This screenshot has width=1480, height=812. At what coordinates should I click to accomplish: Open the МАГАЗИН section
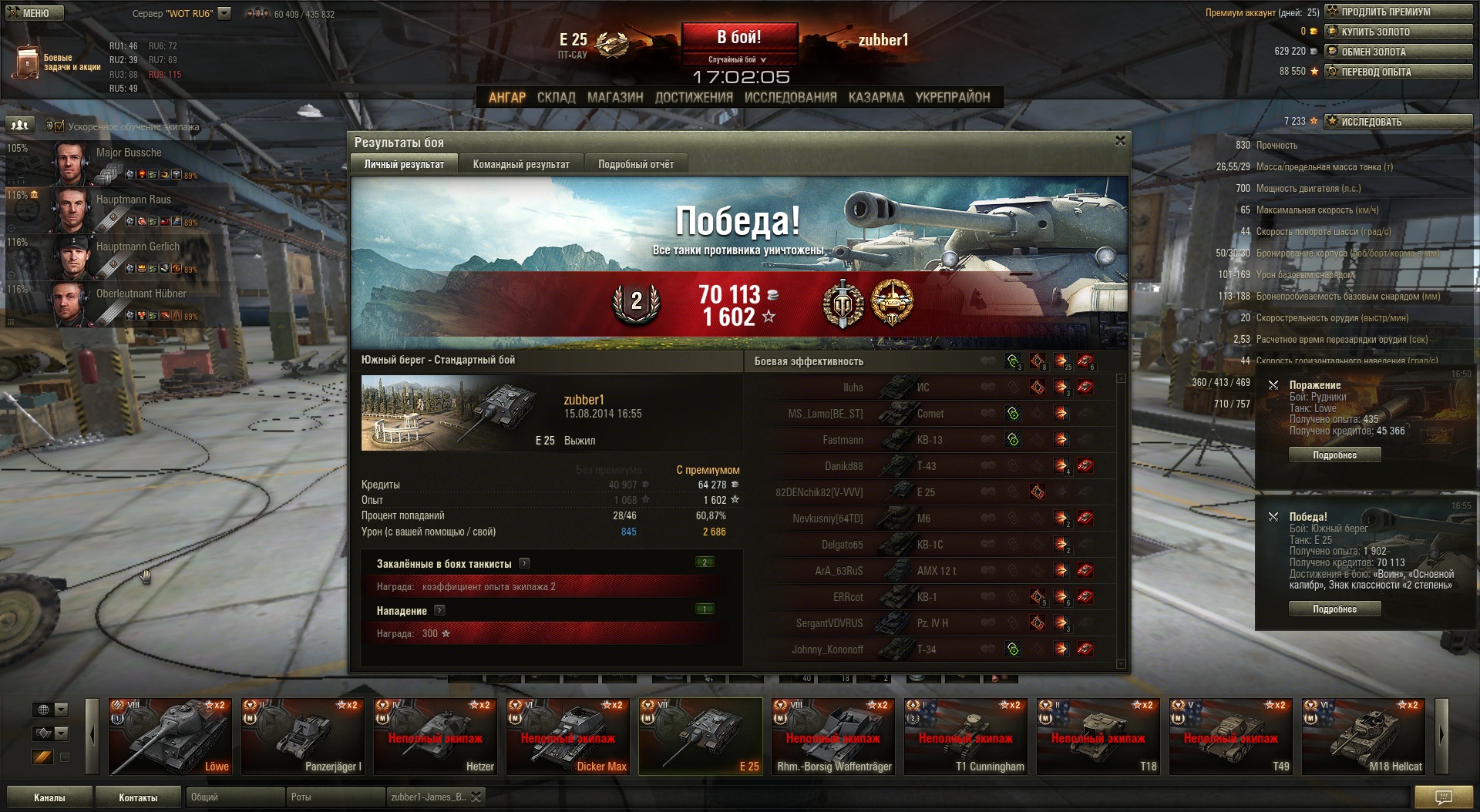point(614,98)
